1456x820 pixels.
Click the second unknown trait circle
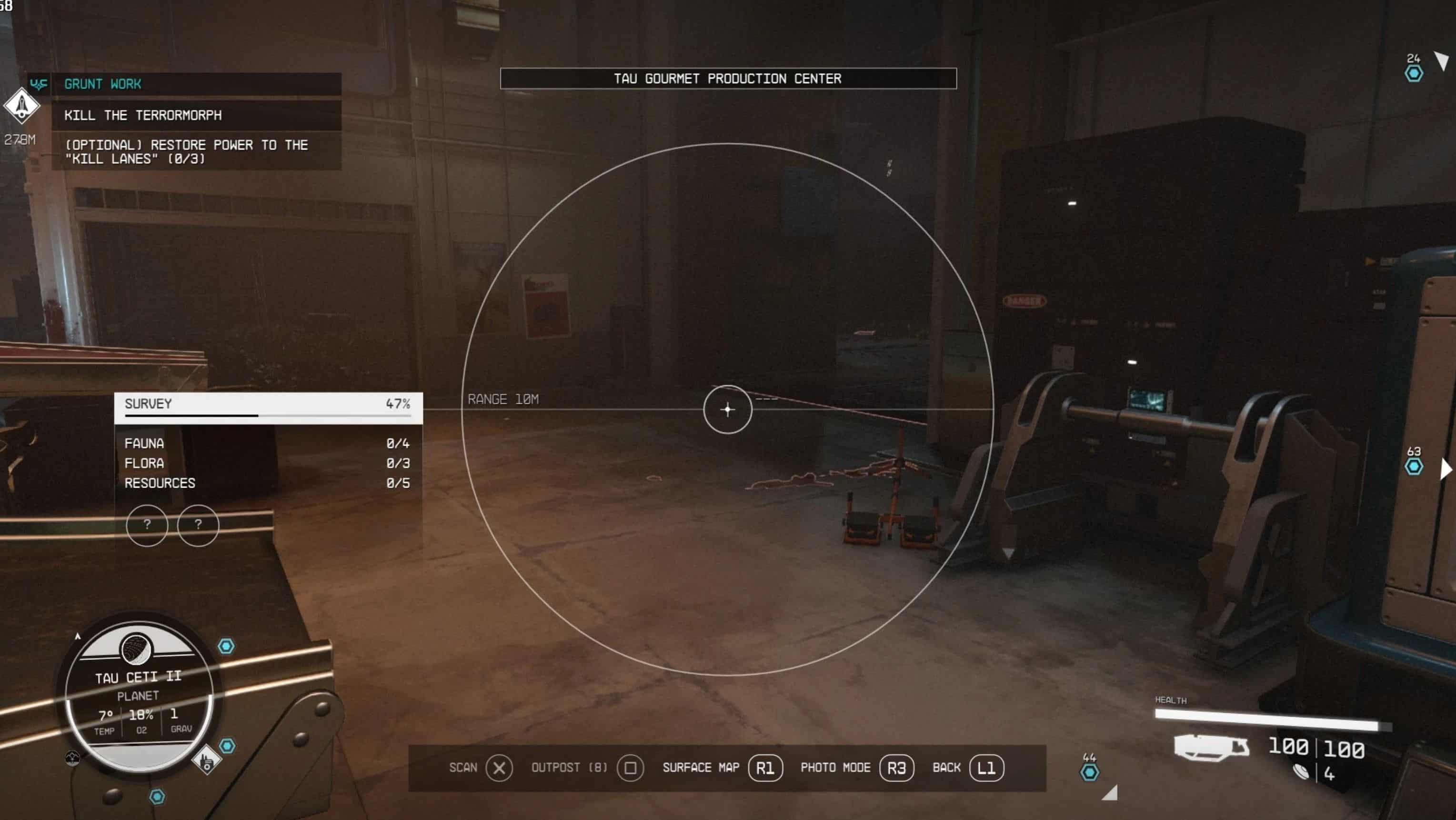coord(198,525)
